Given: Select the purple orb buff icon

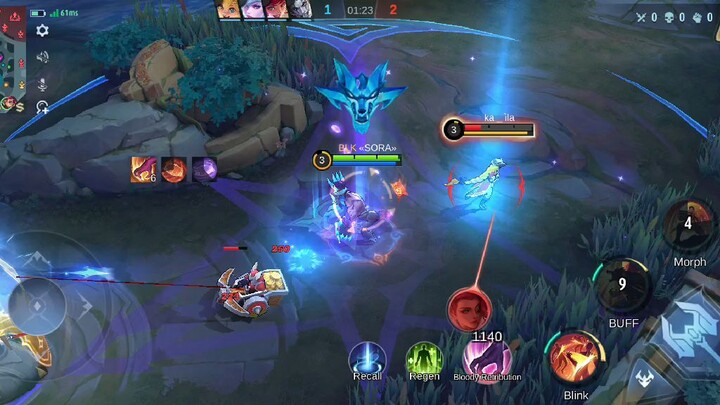Looking at the screenshot, I should 205,170.
